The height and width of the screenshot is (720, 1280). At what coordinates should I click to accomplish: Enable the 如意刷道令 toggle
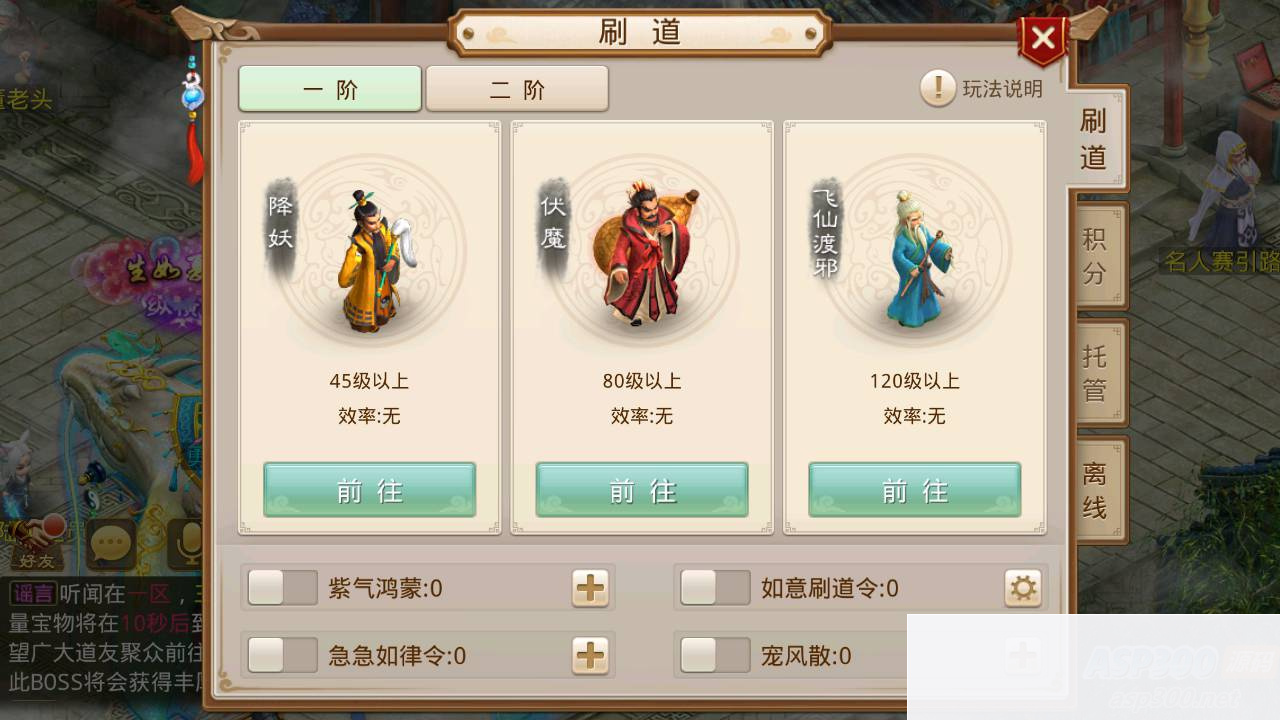714,588
